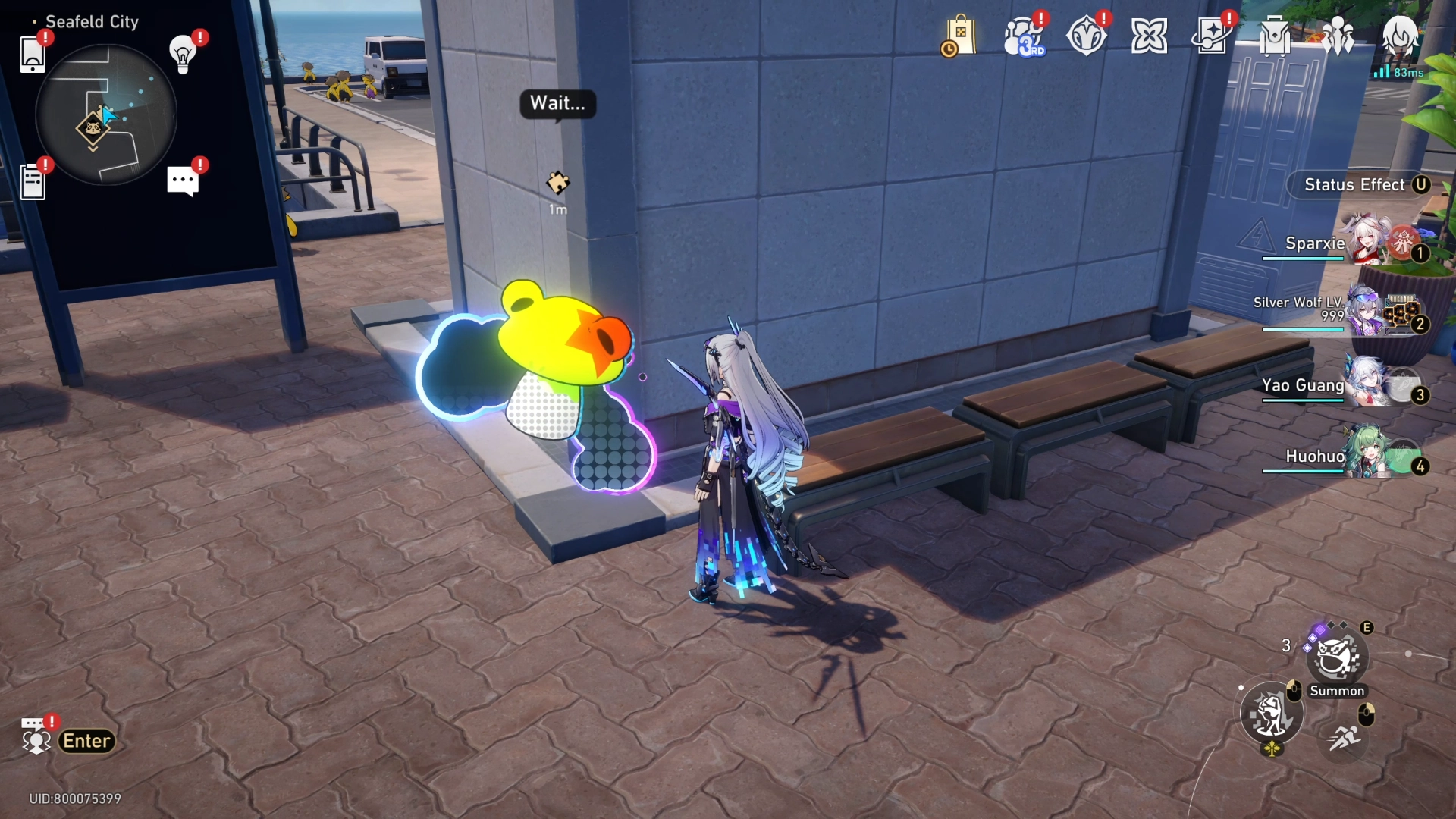1456x819 pixels.
Task: Click Sparxie's HP bar
Action: coord(1303,257)
